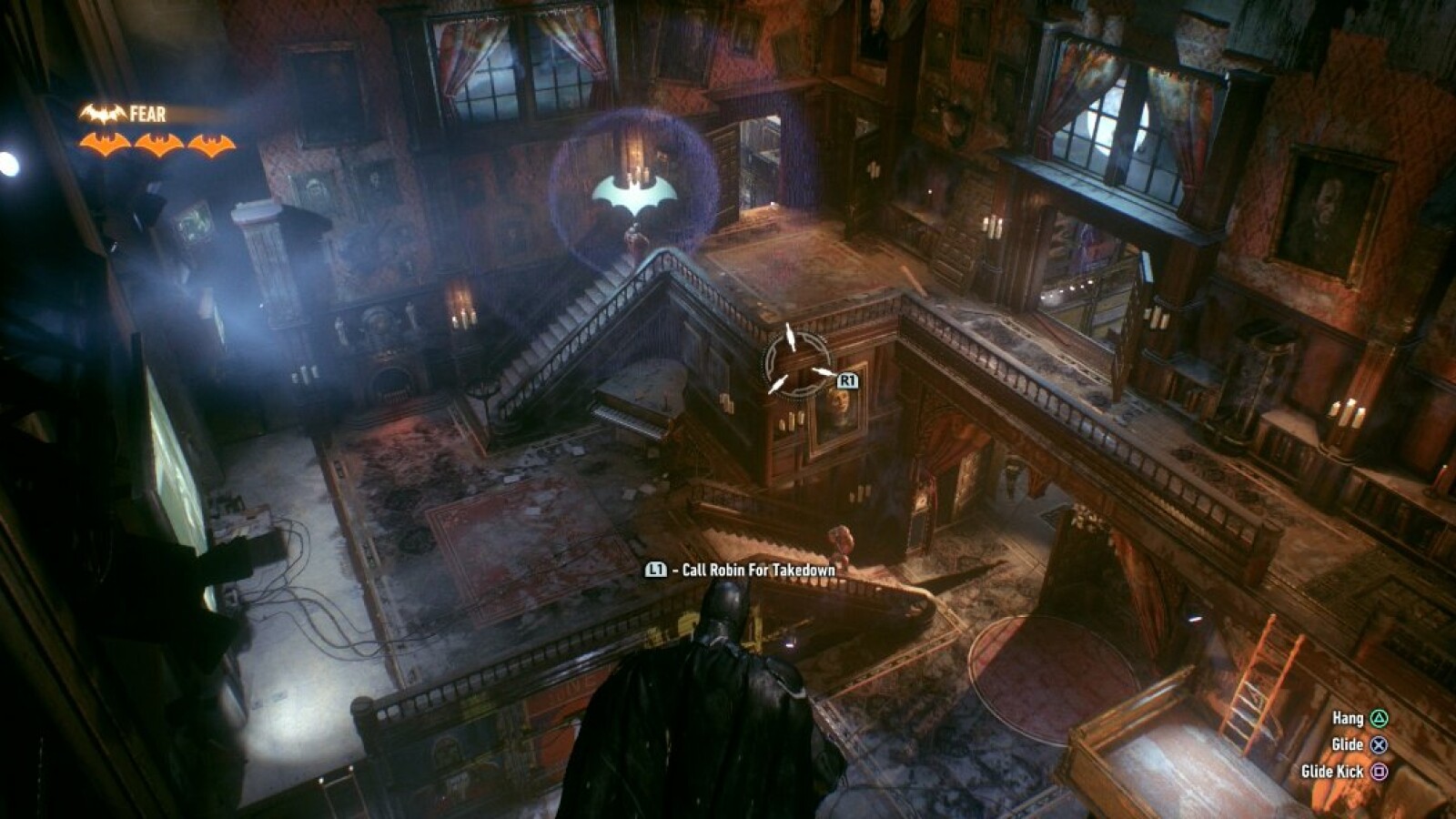The height and width of the screenshot is (819, 1456).
Task: Select the glowing bat symbol marker
Action: [634, 195]
